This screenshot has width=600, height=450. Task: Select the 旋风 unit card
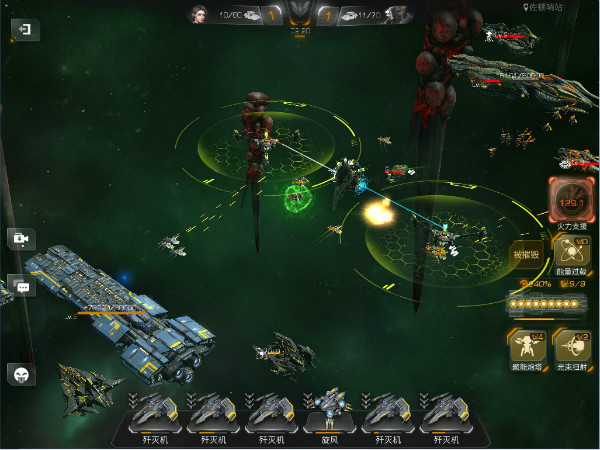[326, 414]
